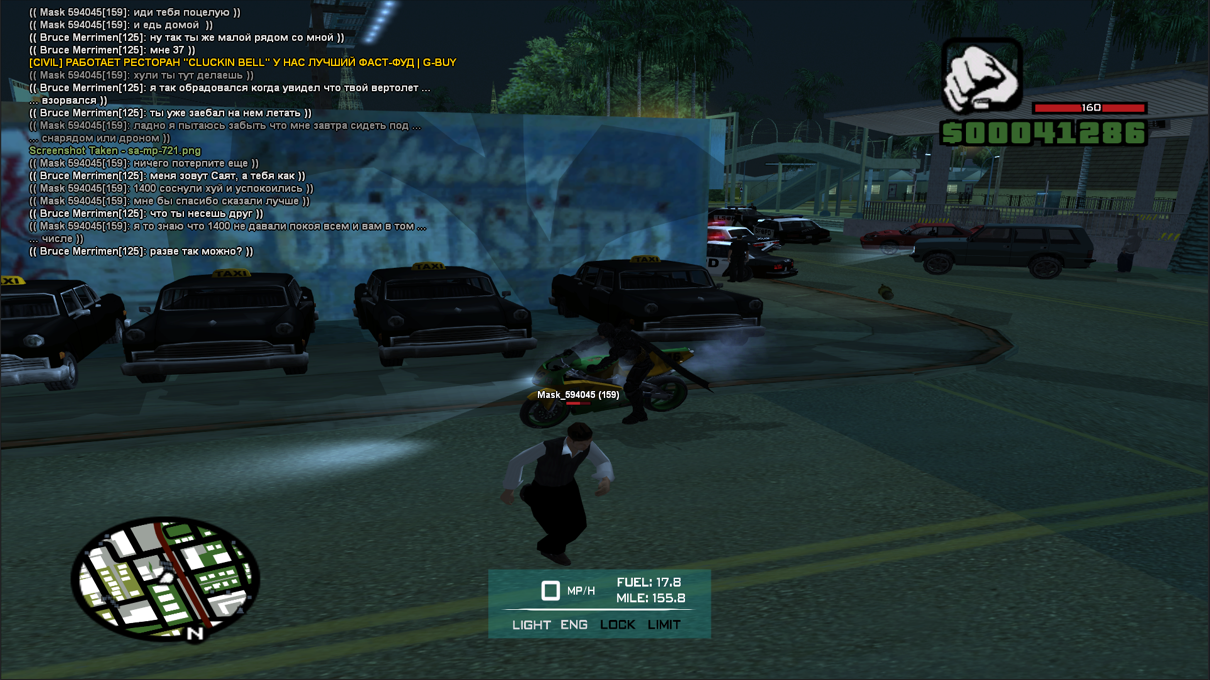Toggle the LIGHT indicator on speedometer

(531, 625)
